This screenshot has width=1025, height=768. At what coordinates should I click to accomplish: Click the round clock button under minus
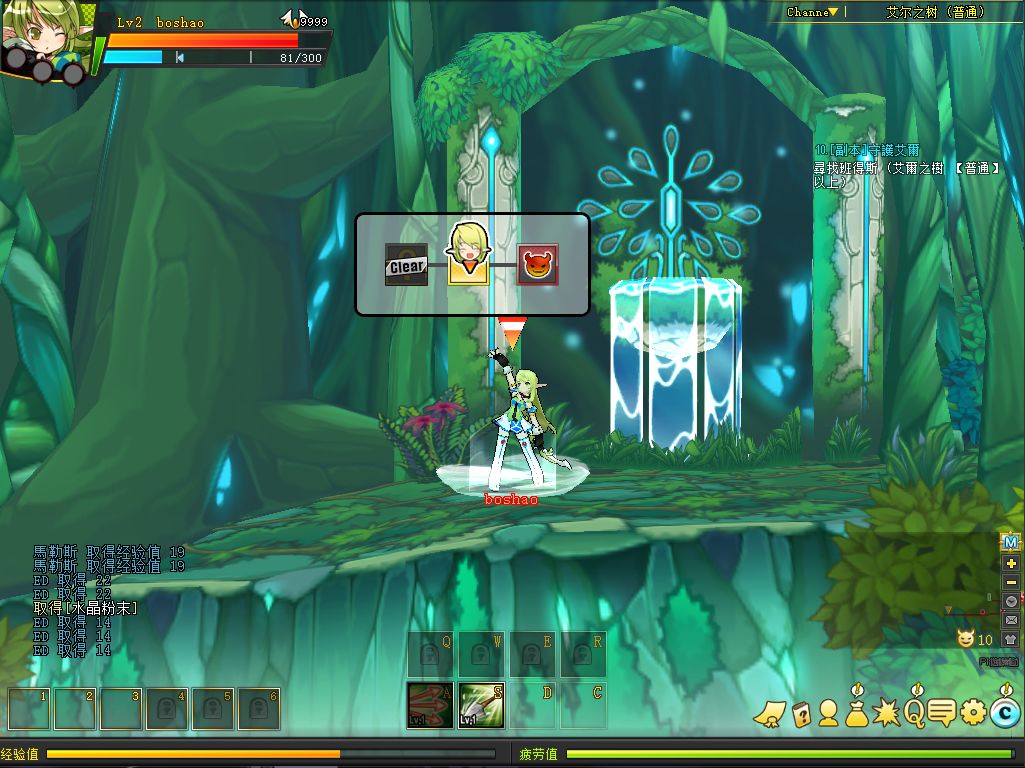pos(1010,601)
